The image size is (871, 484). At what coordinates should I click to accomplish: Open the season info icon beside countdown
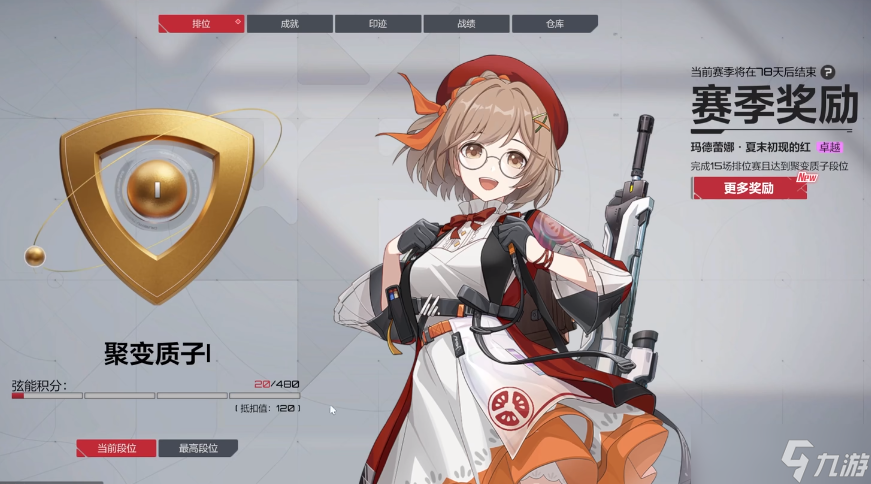[x=828, y=71]
